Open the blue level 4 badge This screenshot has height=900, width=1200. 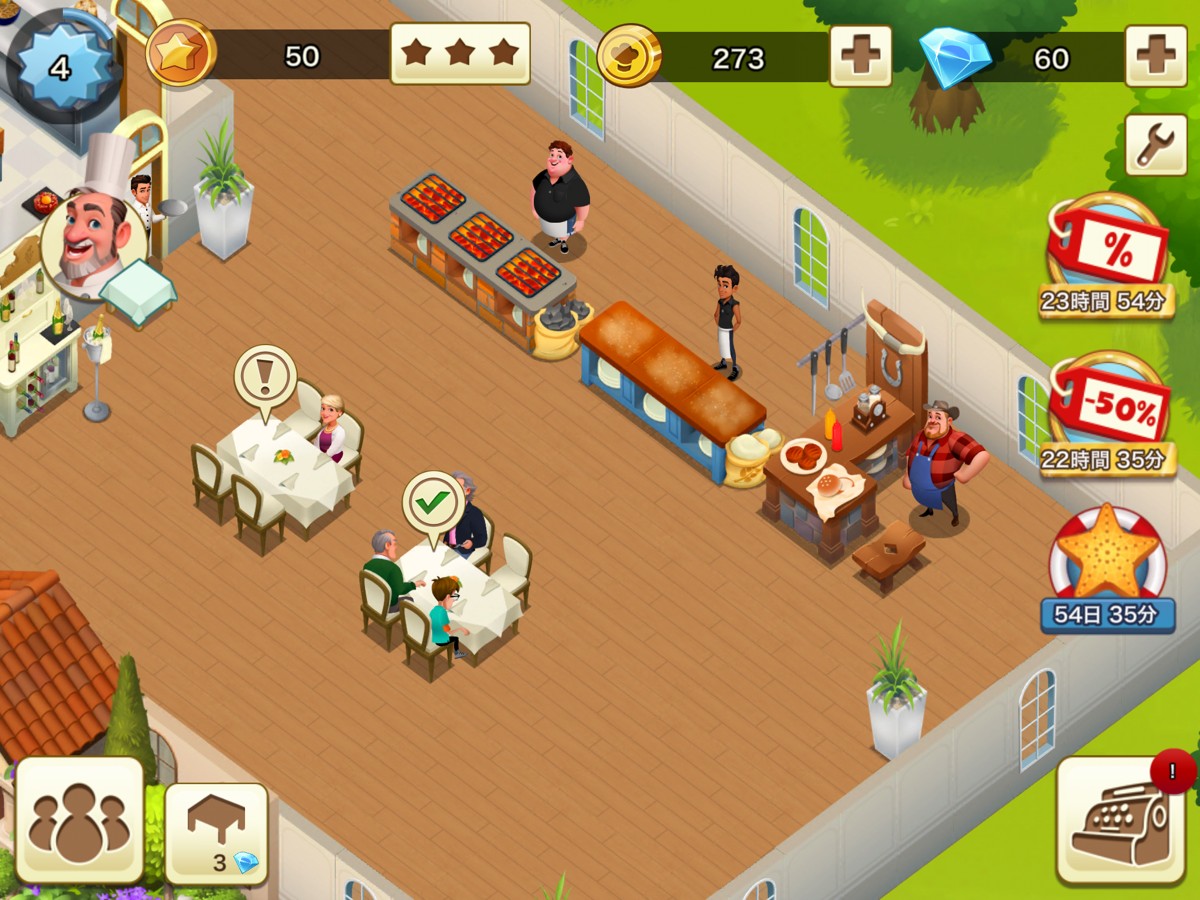click(60, 67)
